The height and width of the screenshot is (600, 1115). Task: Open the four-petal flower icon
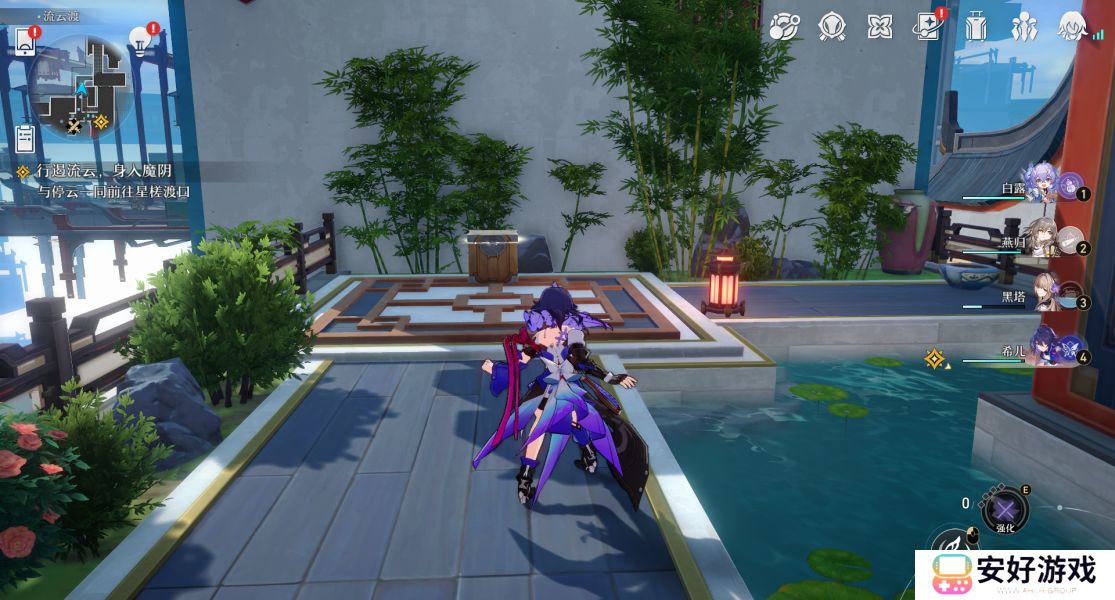pos(880,27)
